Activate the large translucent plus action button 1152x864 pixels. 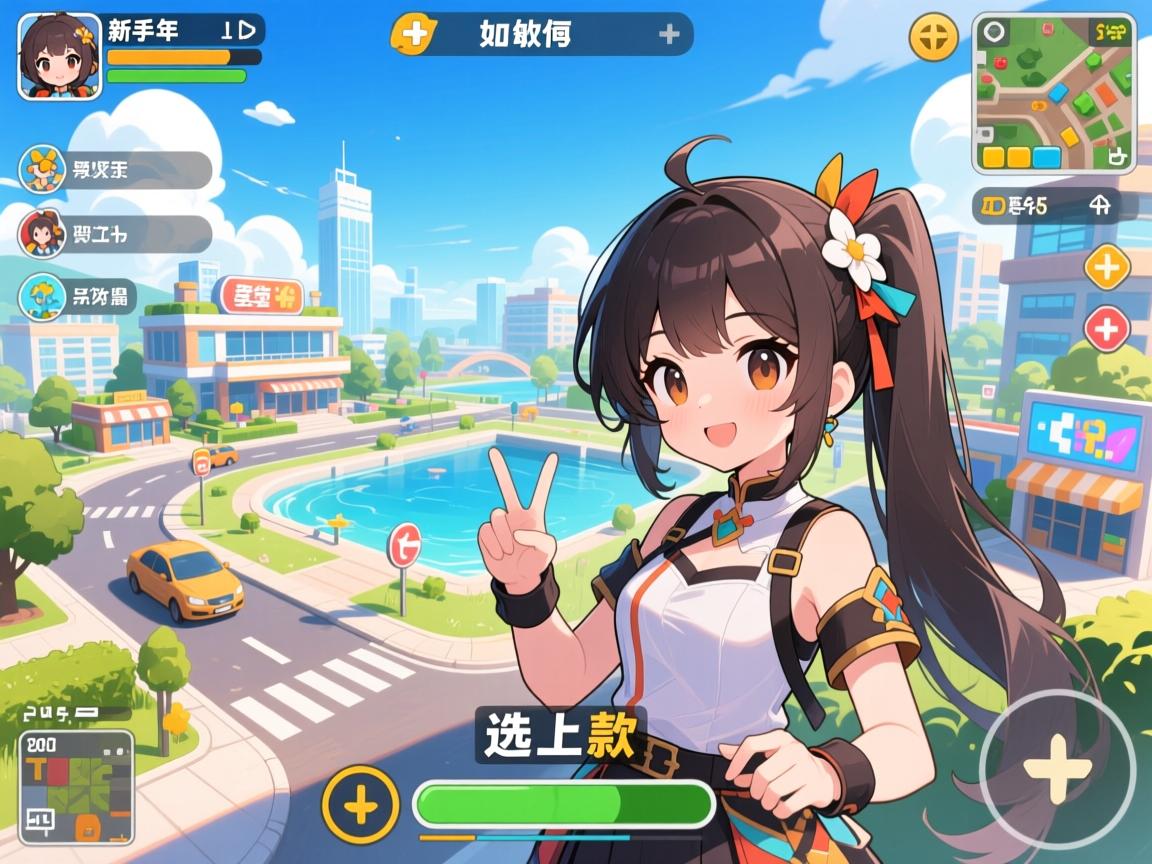coord(1057,769)
